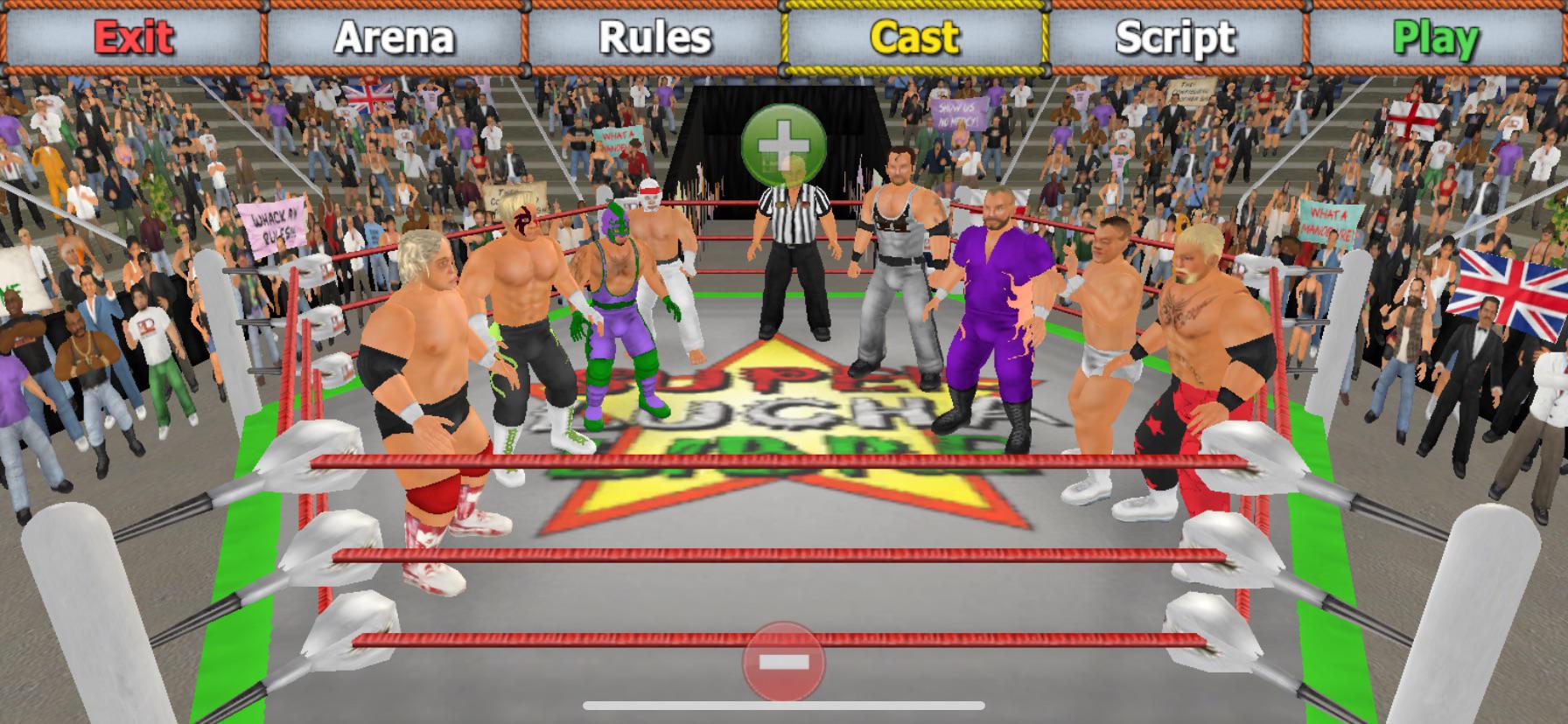
Task: Open the Script tab
Action: pos(1176,37)
